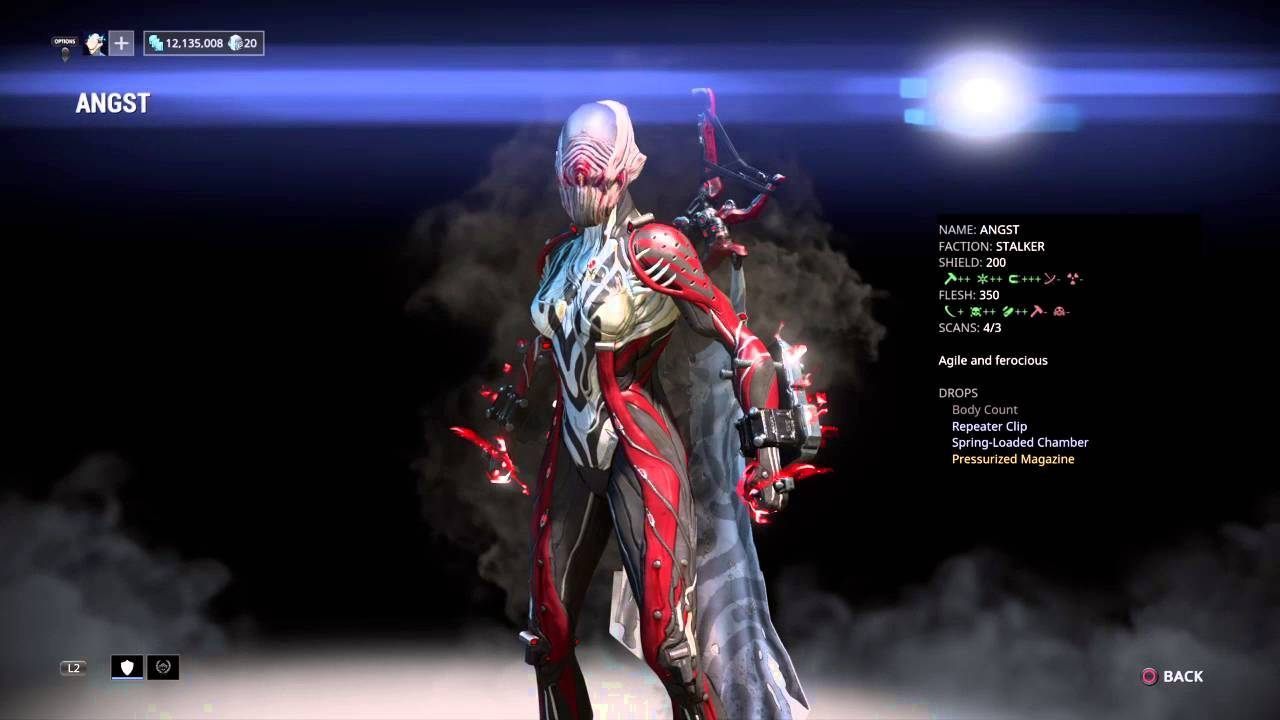Screen dimensions: 1280x720
Task: Select the Impact damage icon under Shield stats
Action: point(950,278)
